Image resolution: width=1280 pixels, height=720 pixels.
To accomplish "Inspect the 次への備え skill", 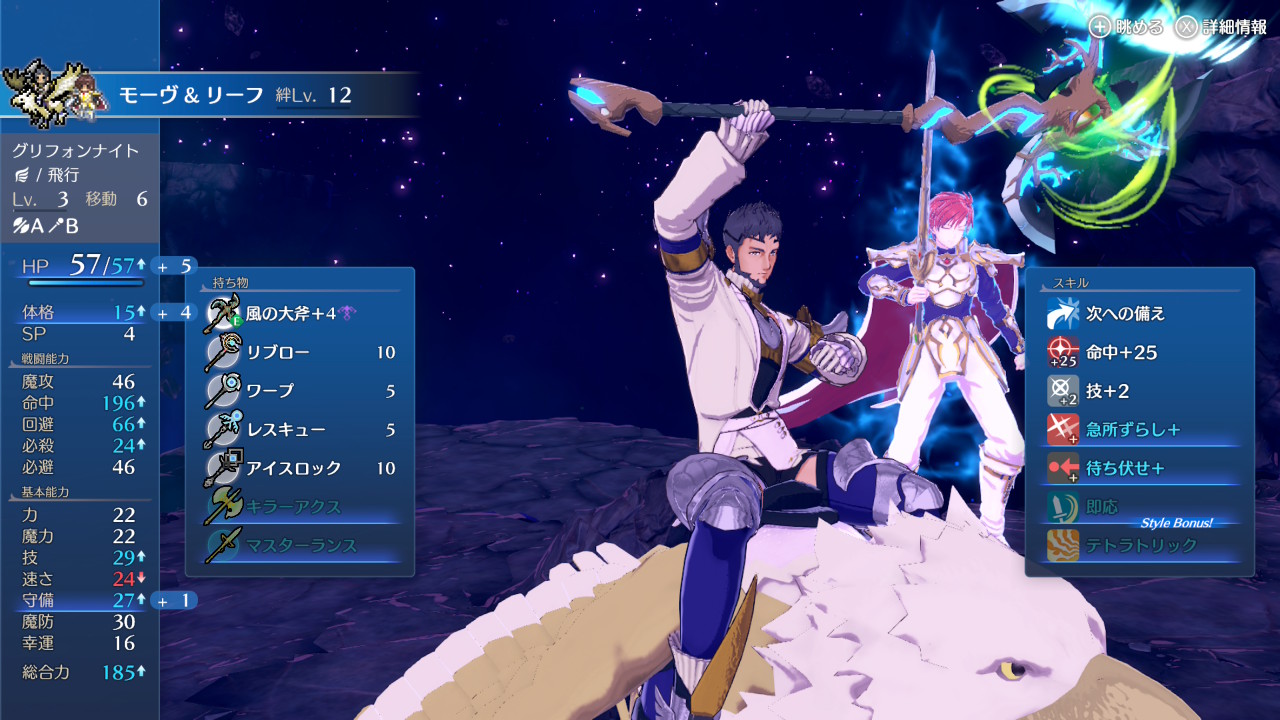I will coord(1140,314).
